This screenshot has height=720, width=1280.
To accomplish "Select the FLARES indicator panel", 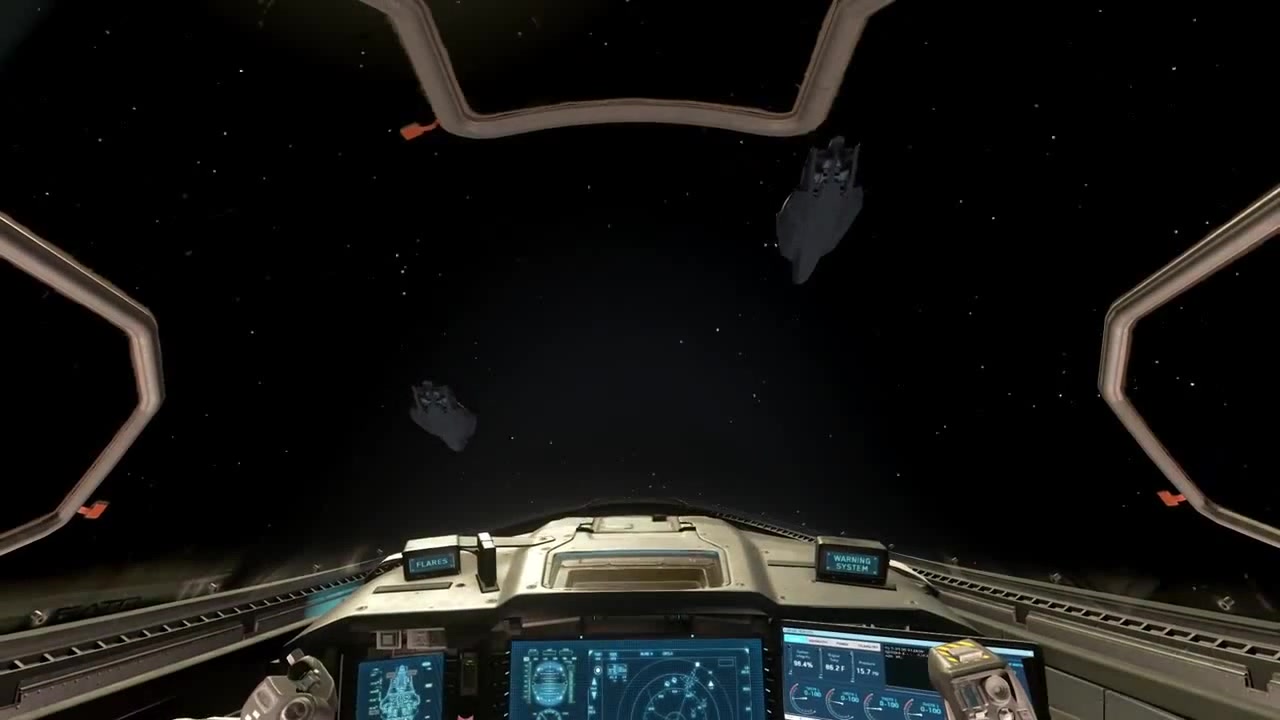I will (x=431, y=563).
